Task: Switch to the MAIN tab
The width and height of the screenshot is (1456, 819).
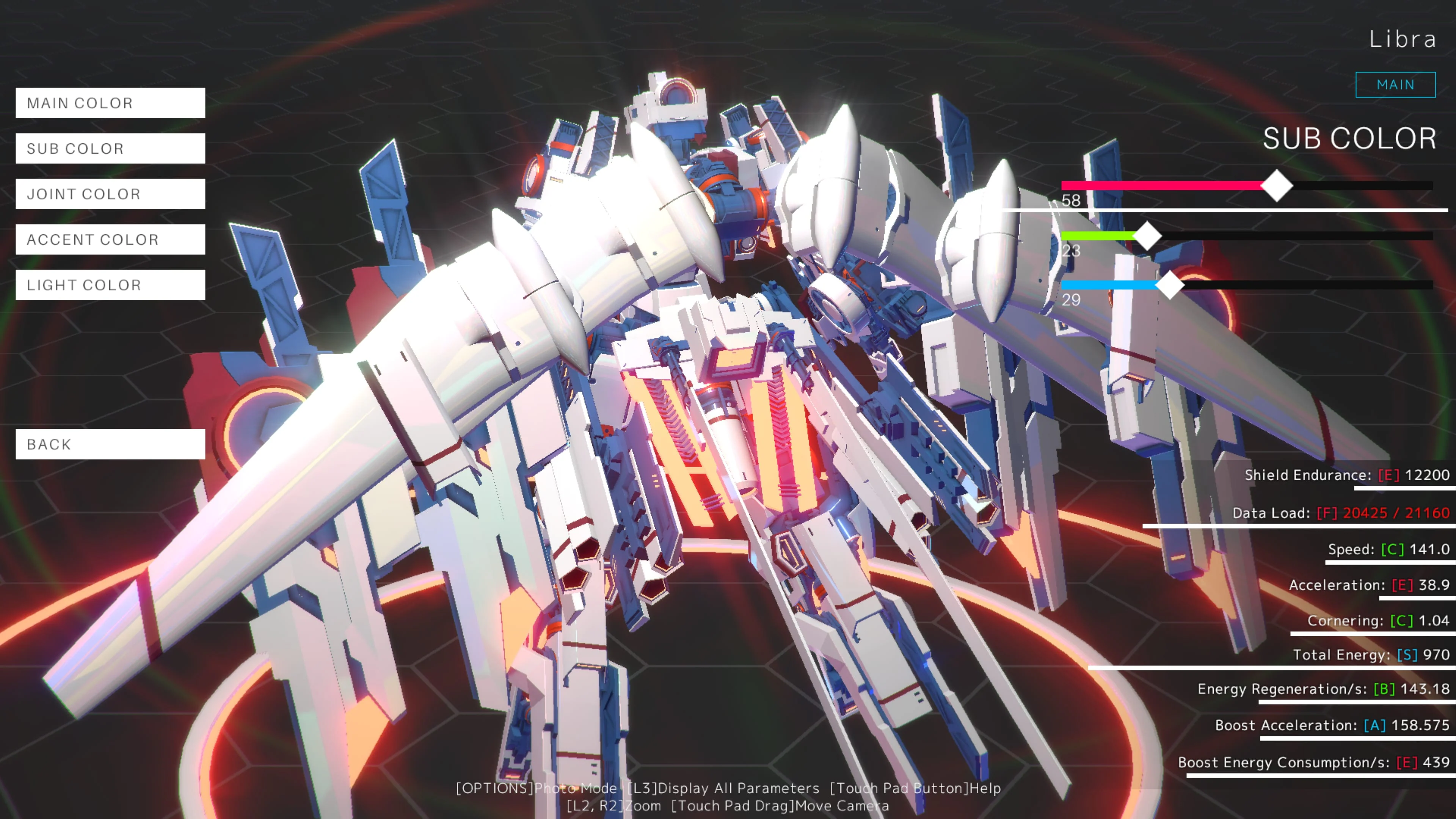Action: (1395, 84)
